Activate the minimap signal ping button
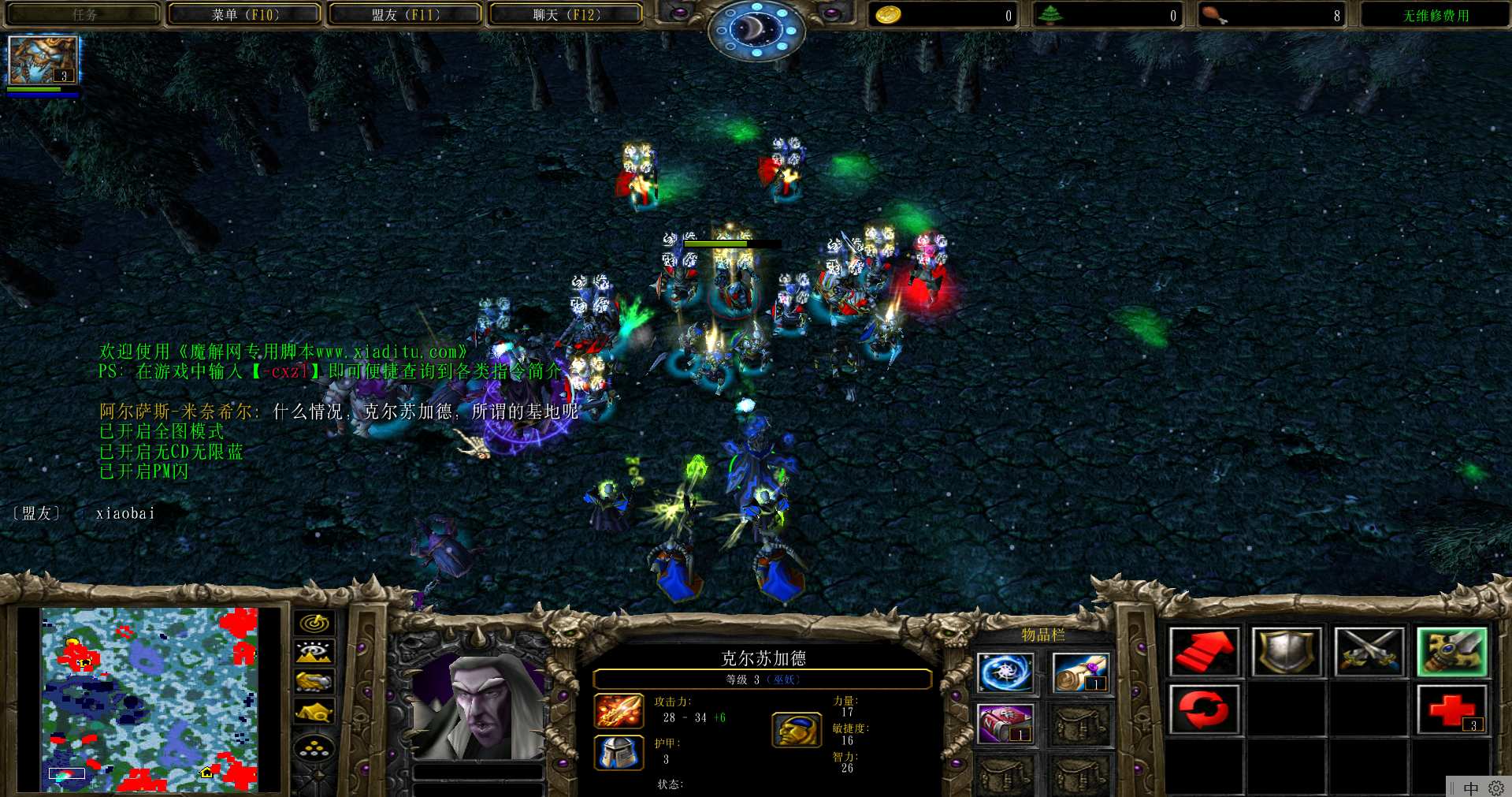Screen dimensions: 1512x797 coord(314,624)
